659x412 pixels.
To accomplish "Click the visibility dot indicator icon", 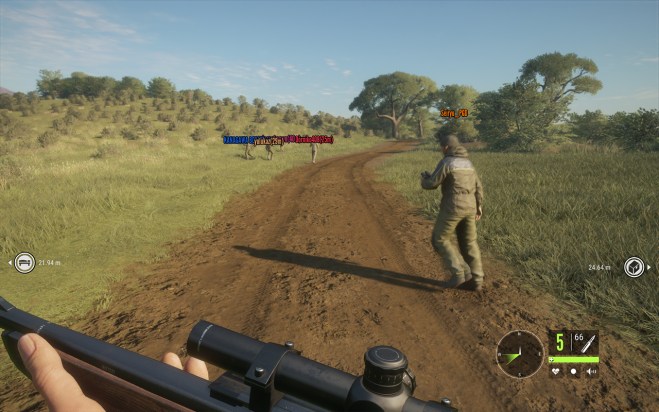I will [x=574, y=371].
